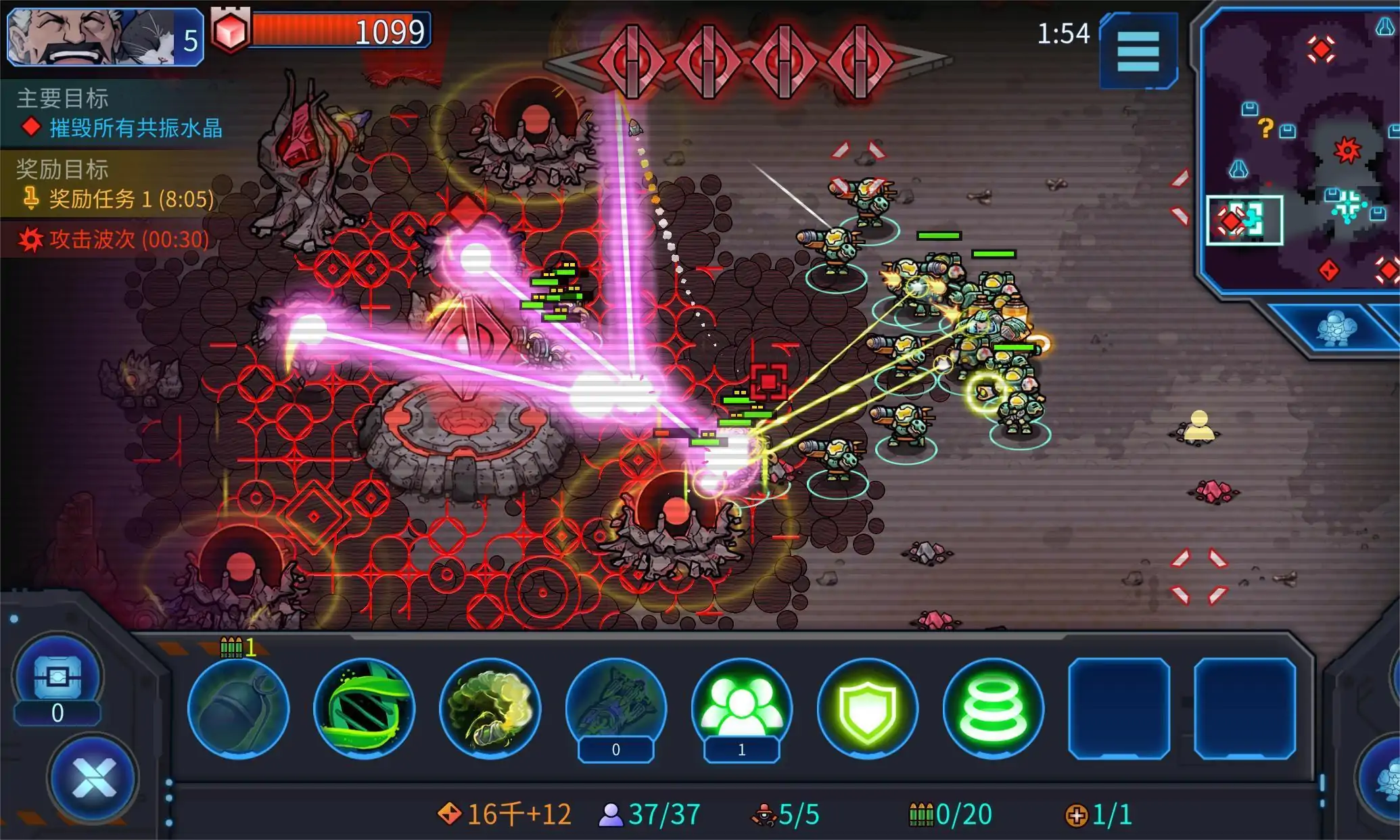
Task: Click the round X cancel button
Action: [x=93, y=778]
